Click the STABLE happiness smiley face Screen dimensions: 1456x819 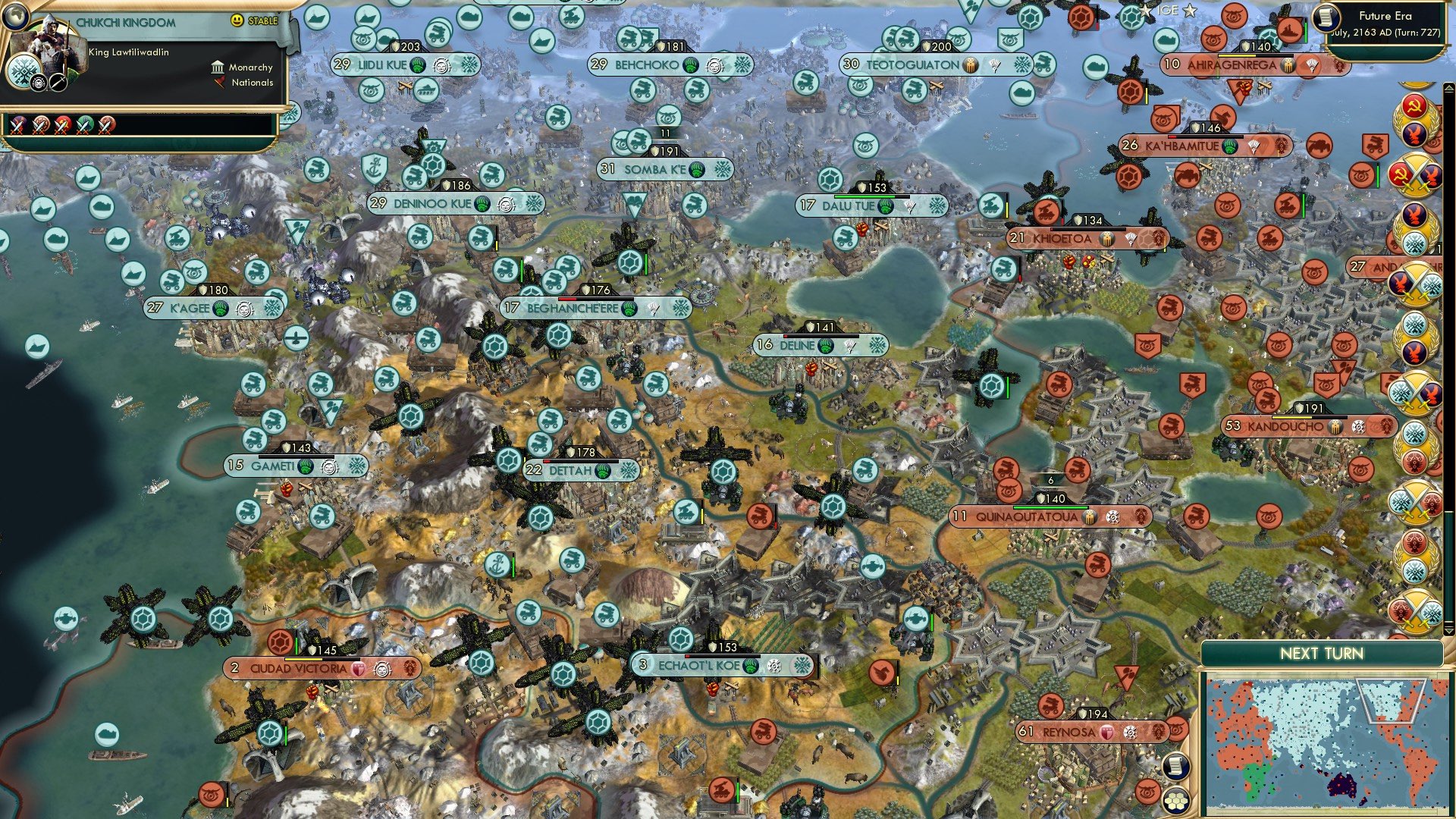(238, 21)
